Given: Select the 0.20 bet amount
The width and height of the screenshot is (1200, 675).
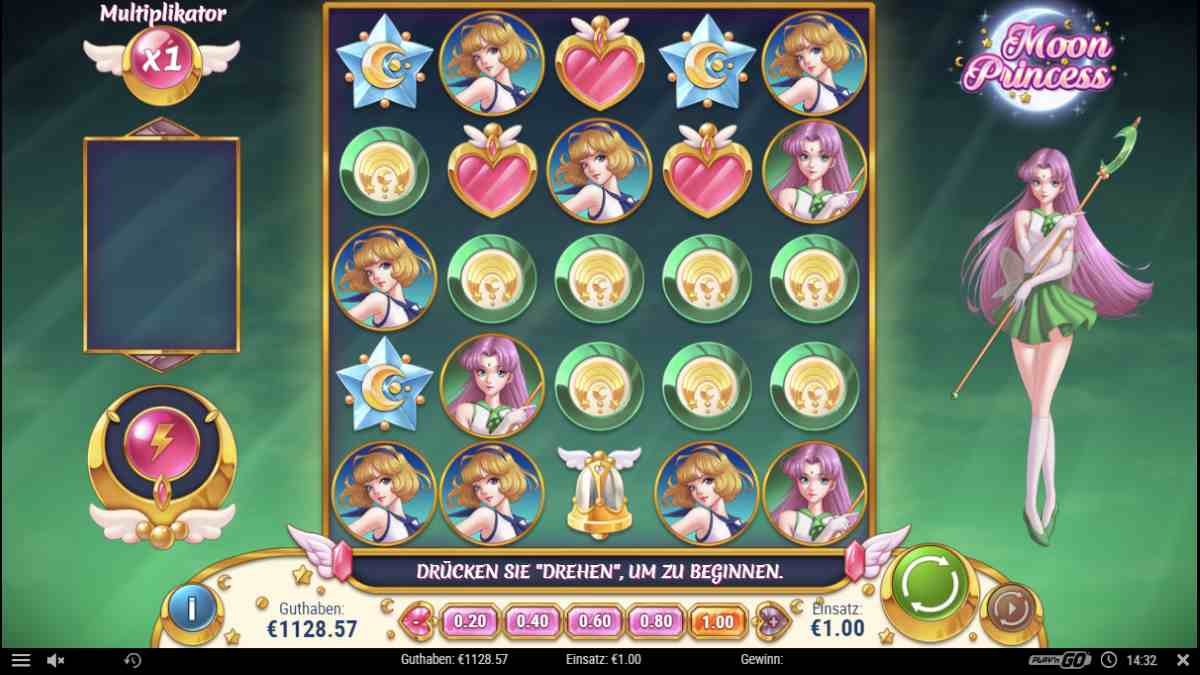Looking at the screenshot, I should (x=469, y=621).
